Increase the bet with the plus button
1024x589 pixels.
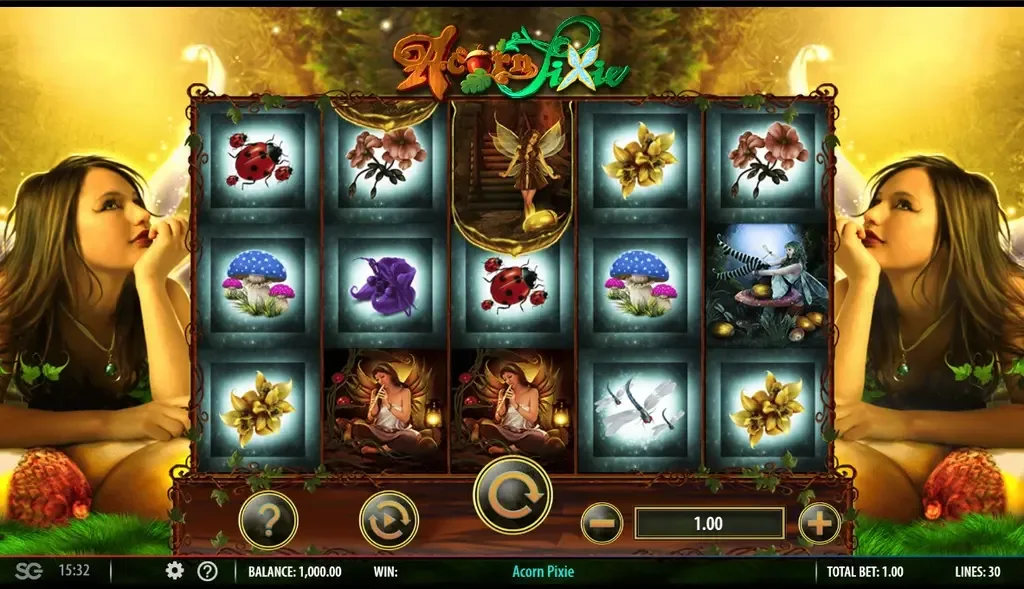pyautogui.click(x=819, y=523)
